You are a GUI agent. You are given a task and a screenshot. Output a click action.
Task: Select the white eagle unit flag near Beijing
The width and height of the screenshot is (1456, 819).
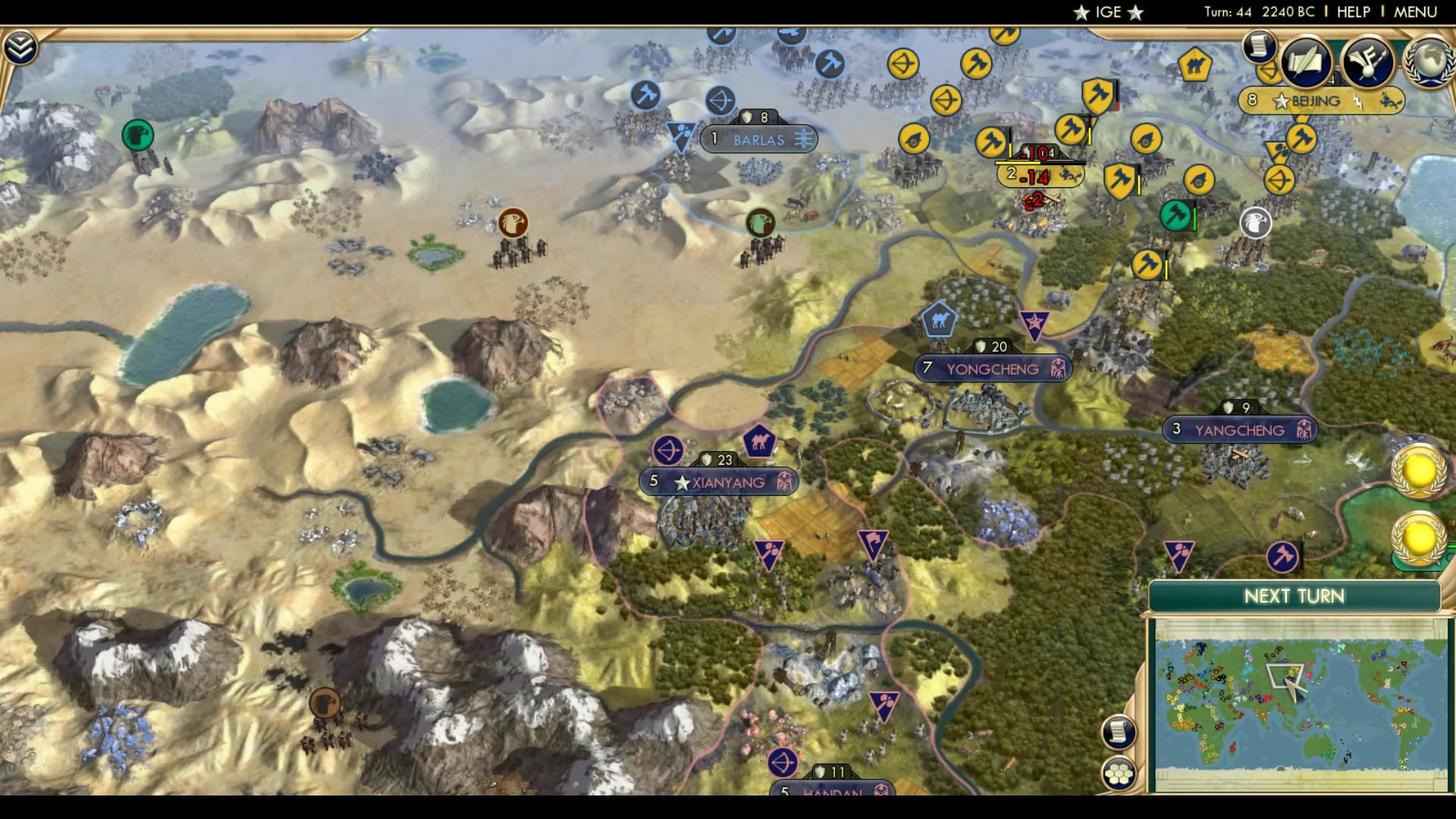(x=1256, y=224)
